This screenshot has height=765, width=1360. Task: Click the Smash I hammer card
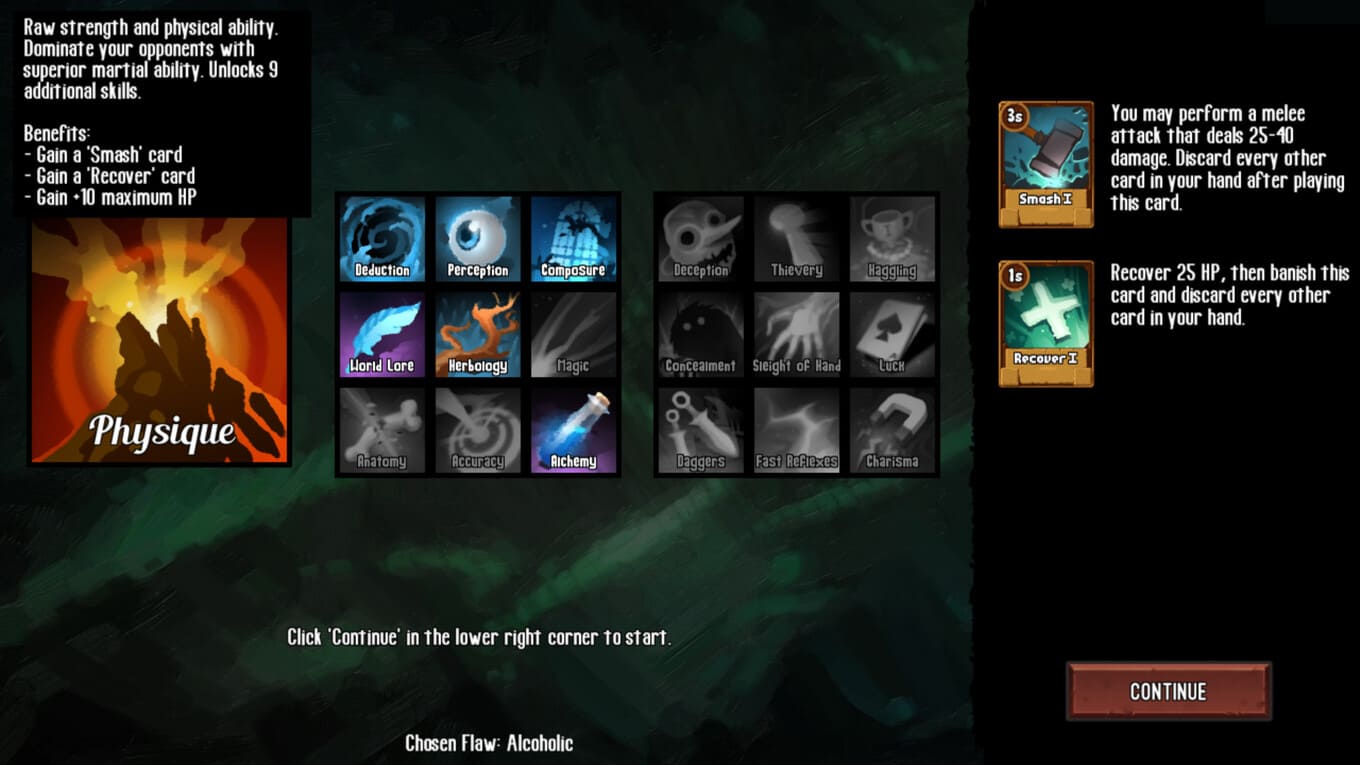pos(1046,164)
